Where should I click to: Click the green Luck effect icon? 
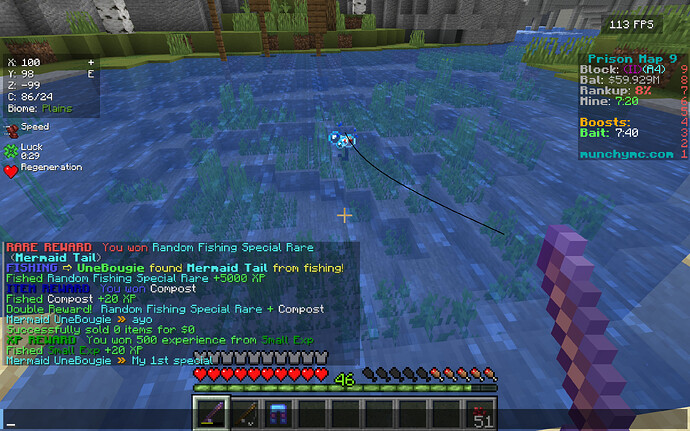(11, 150)
